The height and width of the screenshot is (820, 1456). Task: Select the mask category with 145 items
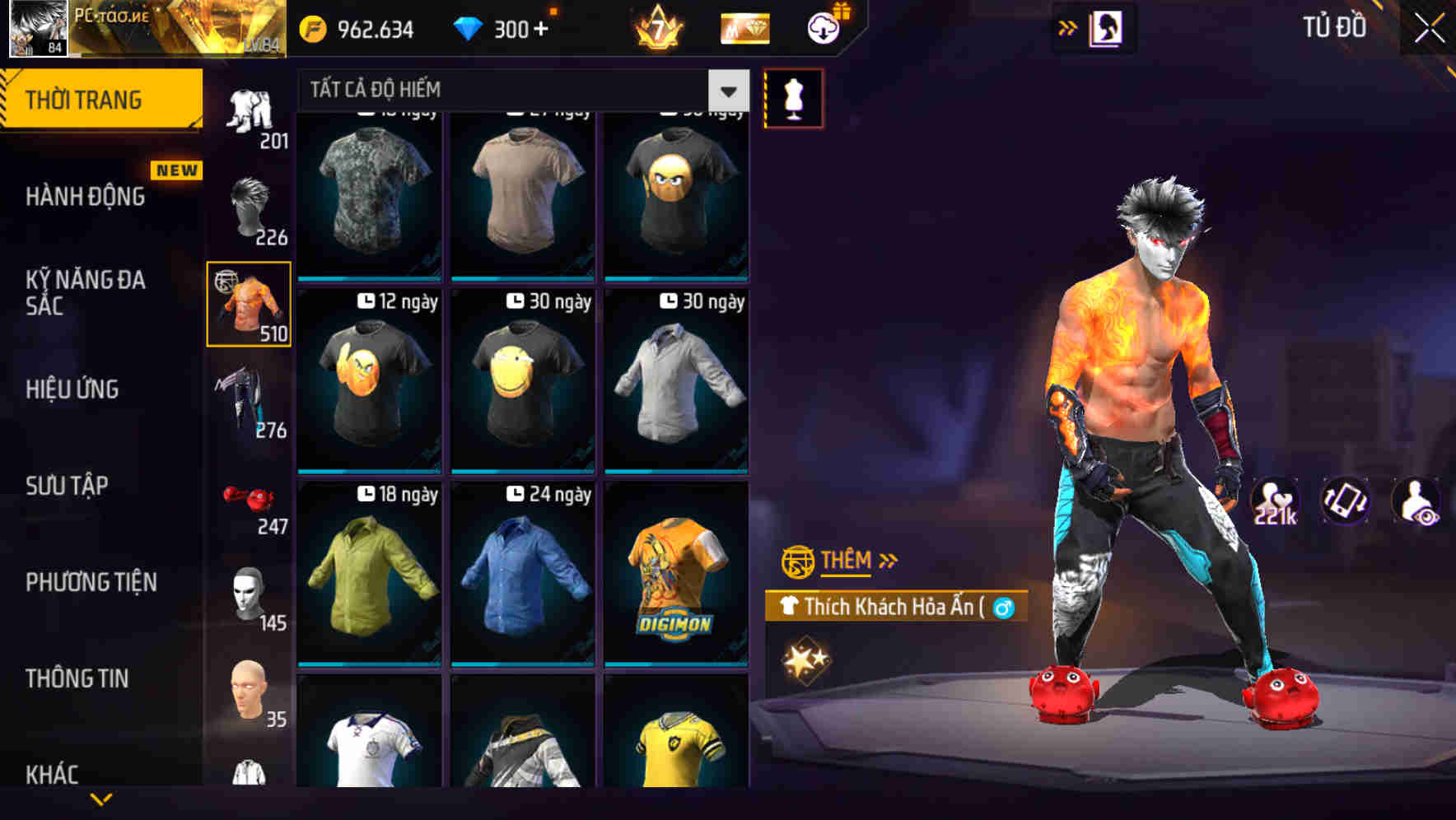click(250, 597)
